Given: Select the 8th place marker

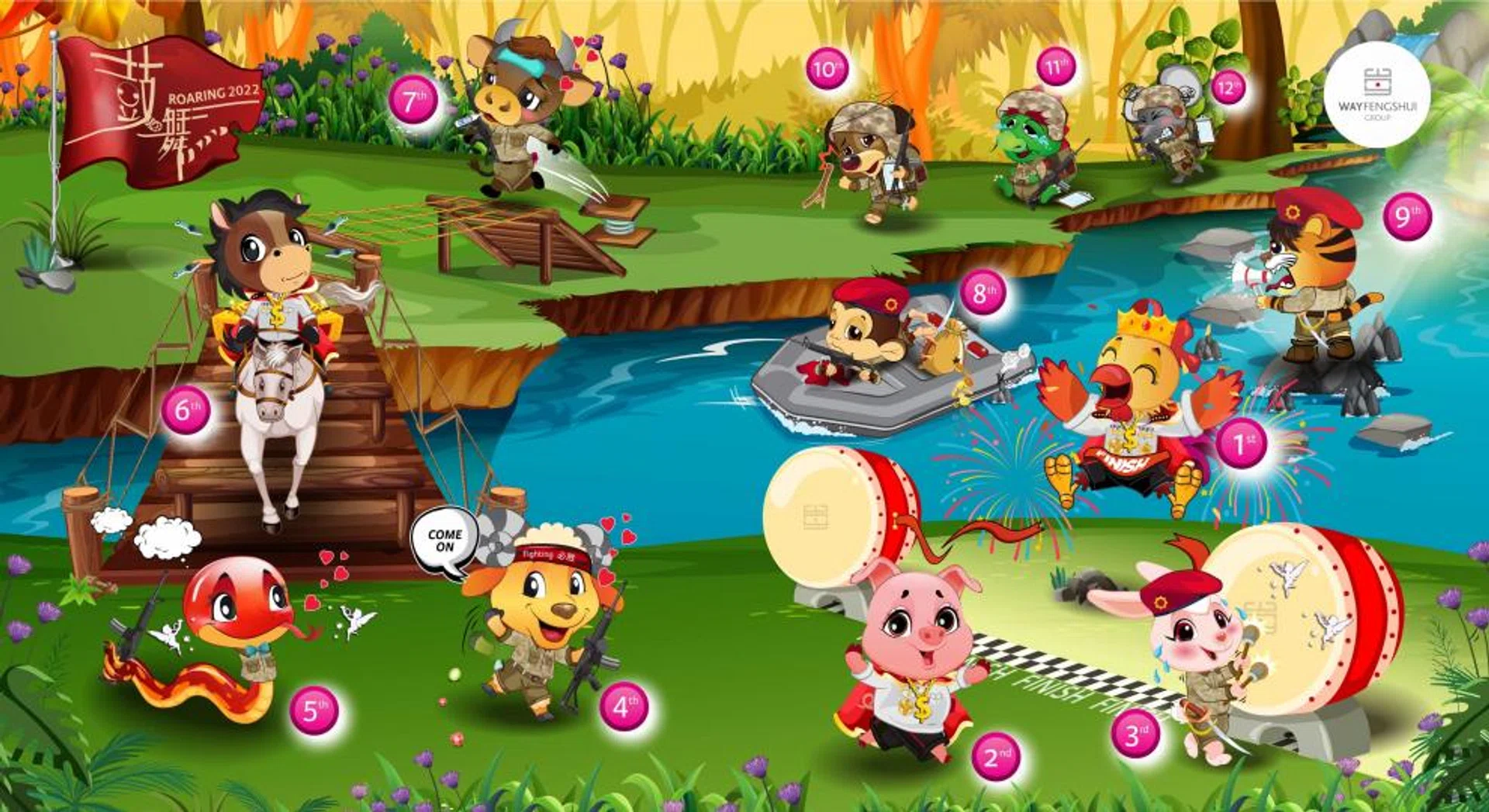Looking at the screenshot, I should [x=982, y=292].
